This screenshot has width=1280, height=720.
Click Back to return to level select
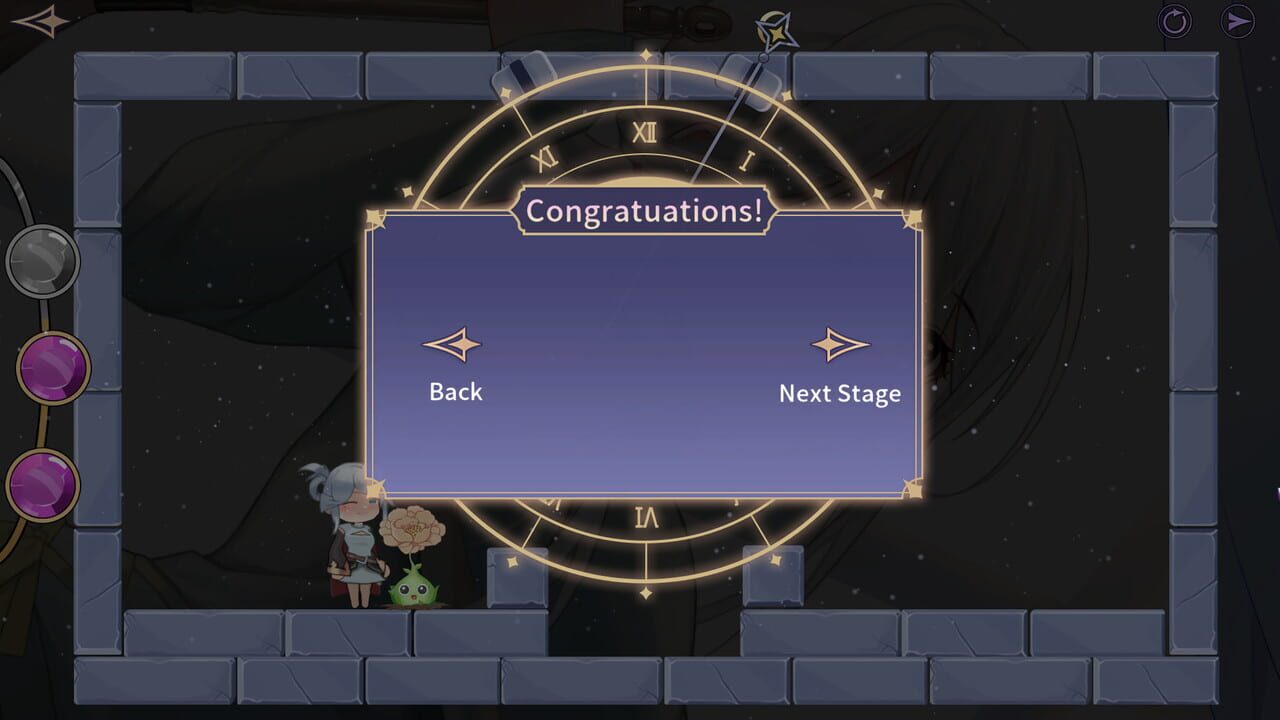[x=456, y=392]
